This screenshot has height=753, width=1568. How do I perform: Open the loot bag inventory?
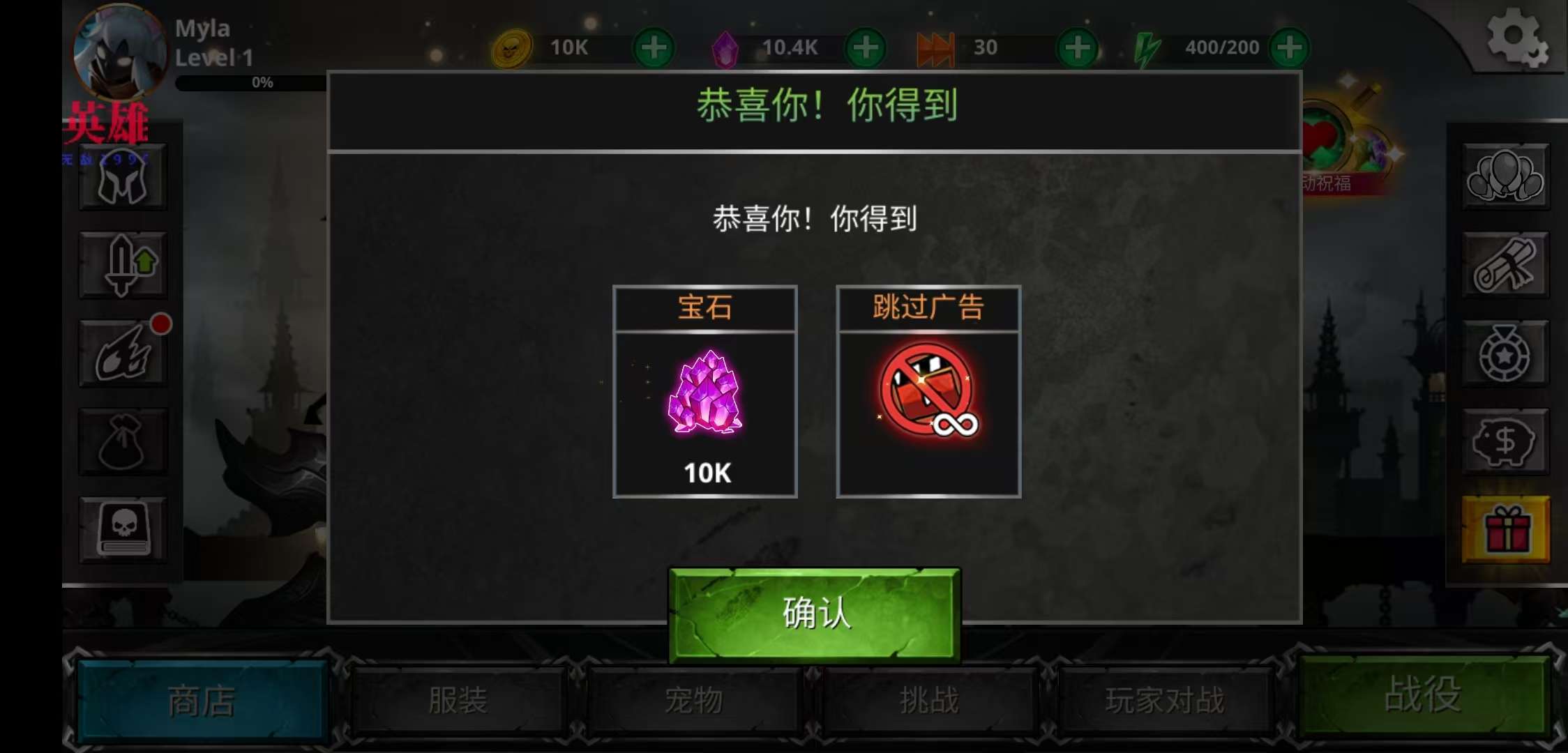(x=123, y=441)
